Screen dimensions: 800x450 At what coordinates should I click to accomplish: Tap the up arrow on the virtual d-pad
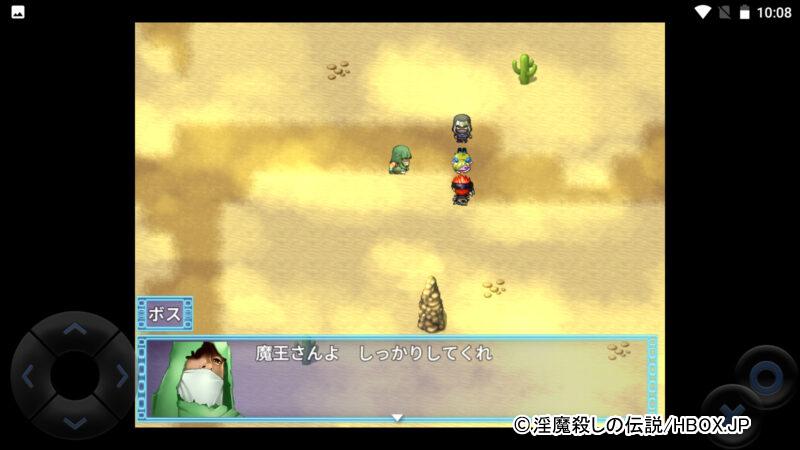[x=75, y=328]
